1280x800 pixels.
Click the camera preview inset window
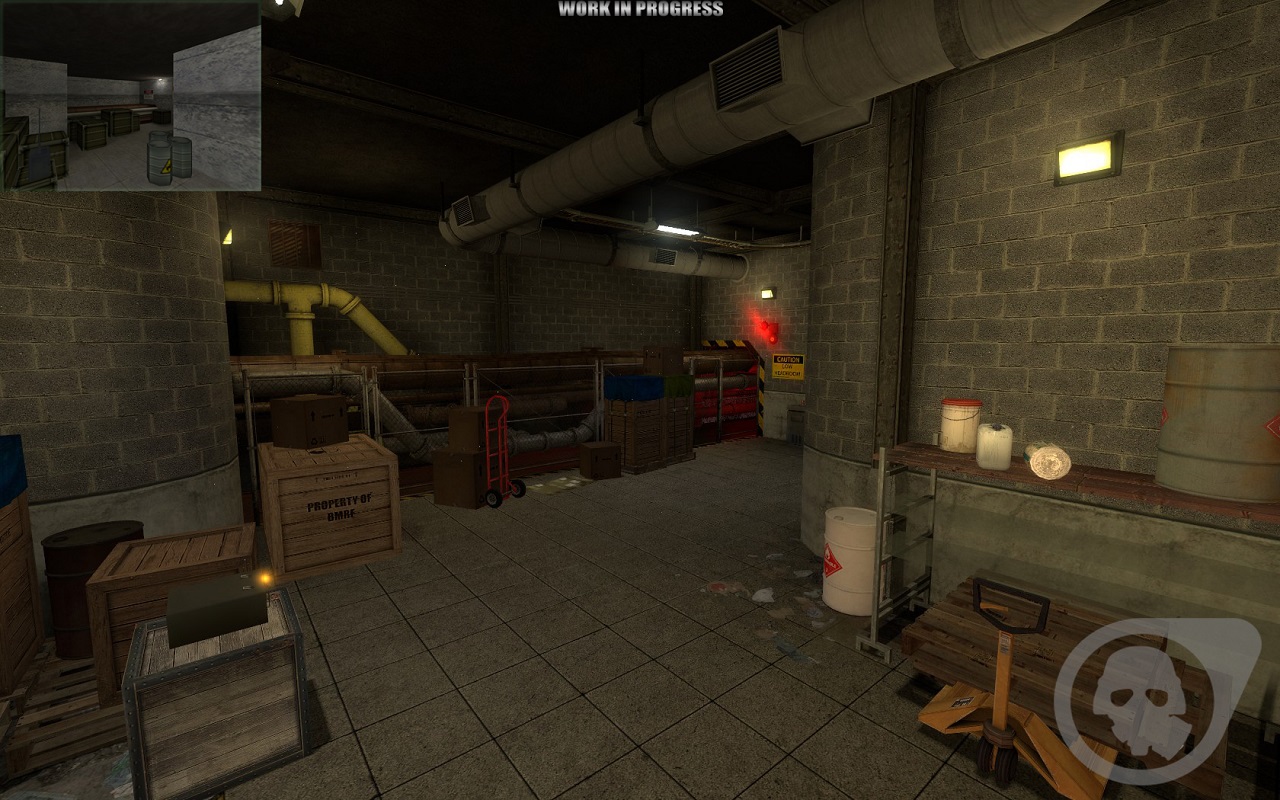(131, 96)
